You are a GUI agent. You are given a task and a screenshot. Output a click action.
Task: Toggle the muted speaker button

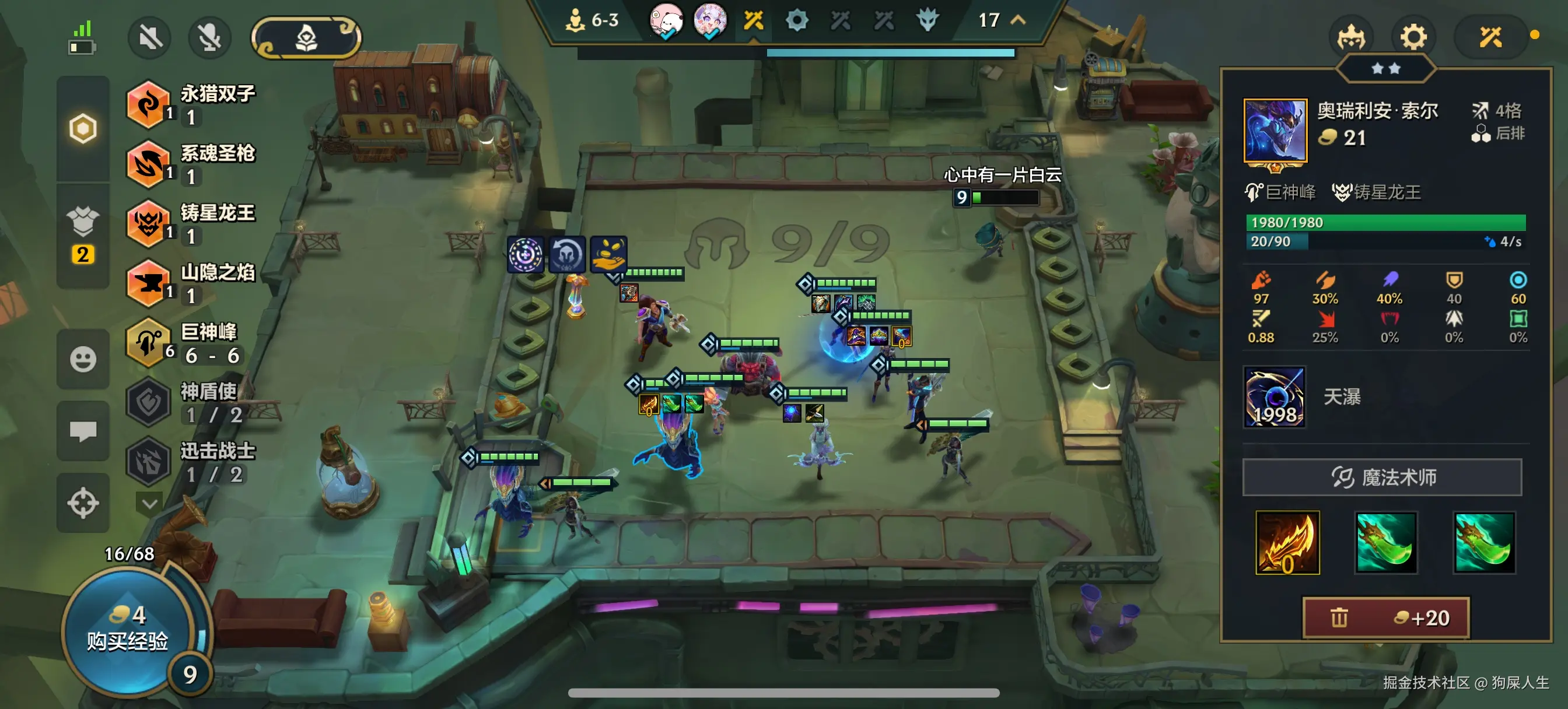(150, 38)
